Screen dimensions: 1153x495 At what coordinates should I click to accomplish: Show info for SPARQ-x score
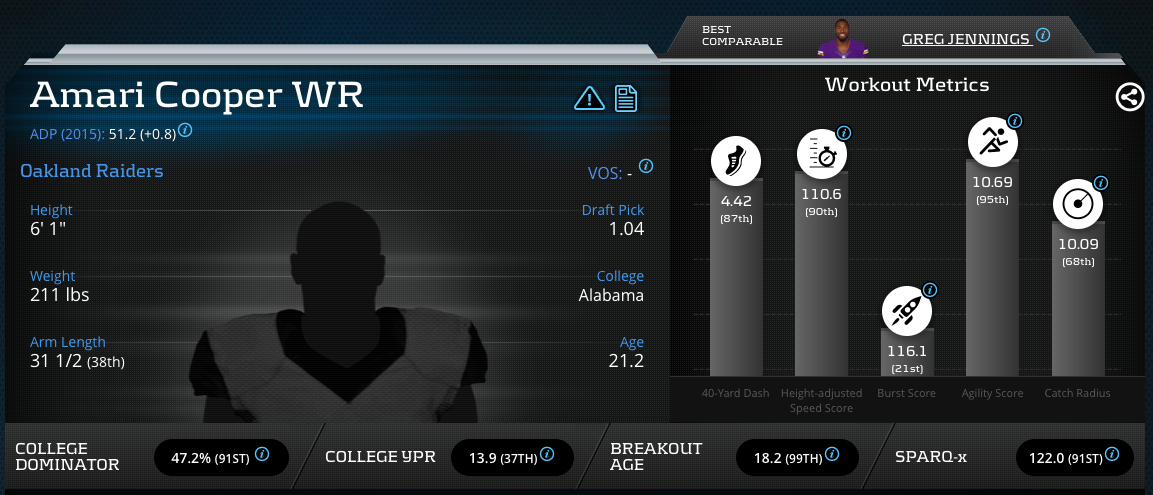coord(1112,455)
